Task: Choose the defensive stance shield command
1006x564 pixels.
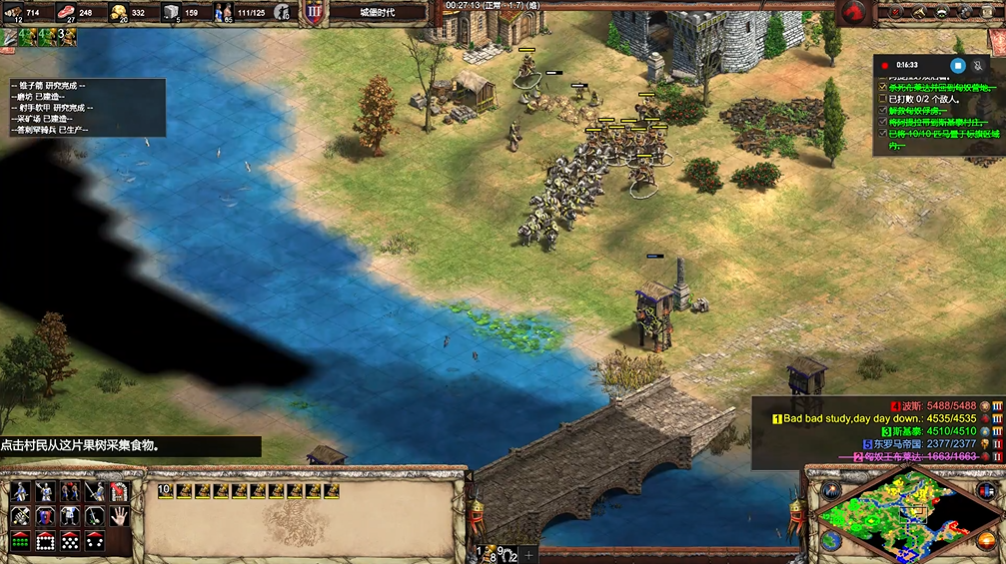Action: pos(45,516)
